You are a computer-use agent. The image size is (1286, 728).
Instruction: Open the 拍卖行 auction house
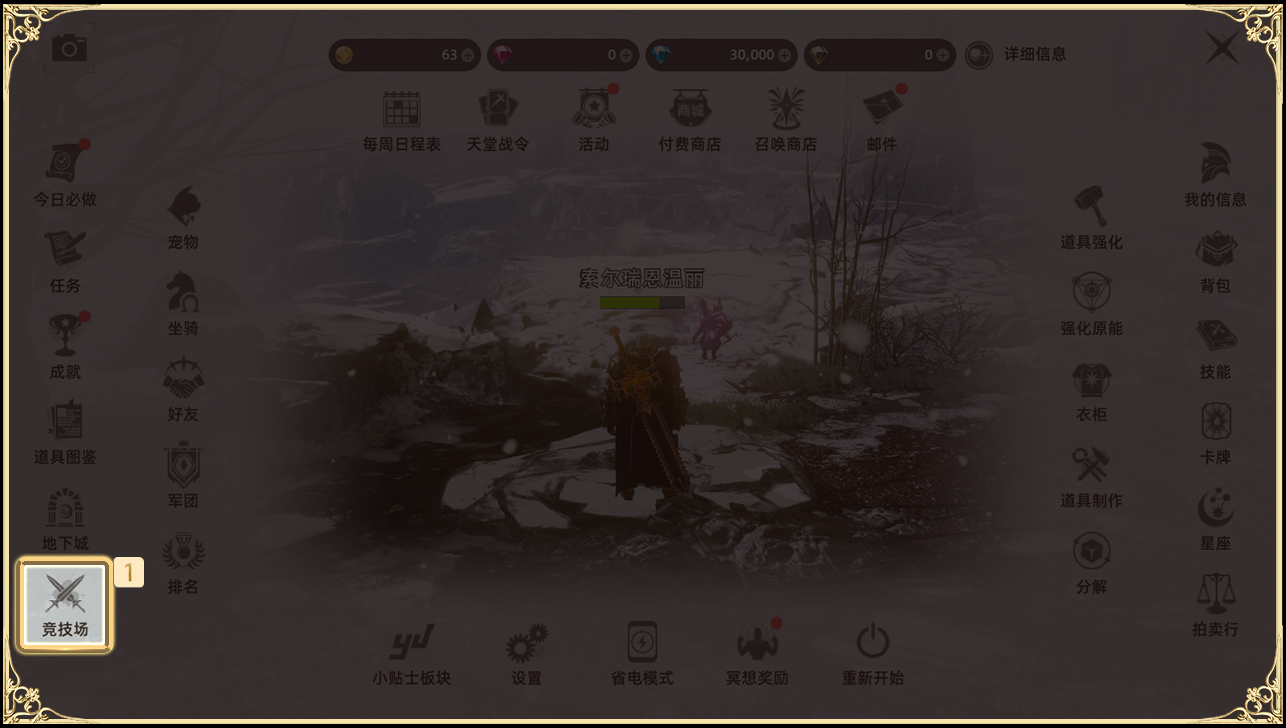point(1215,605)
